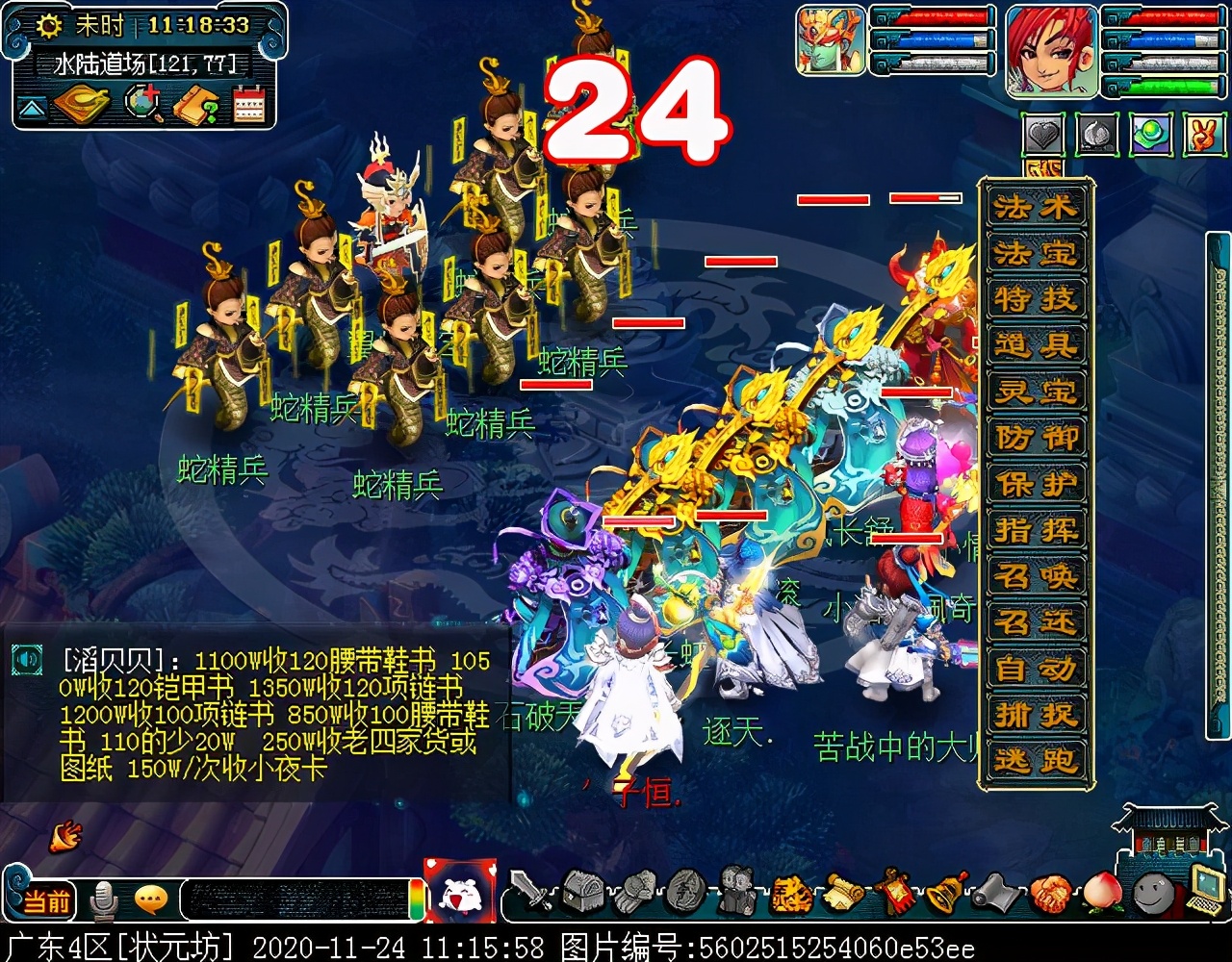Select the 特技 special skill command
1232x962 pixels.
pyautogui.click(x=1036, y=300)
